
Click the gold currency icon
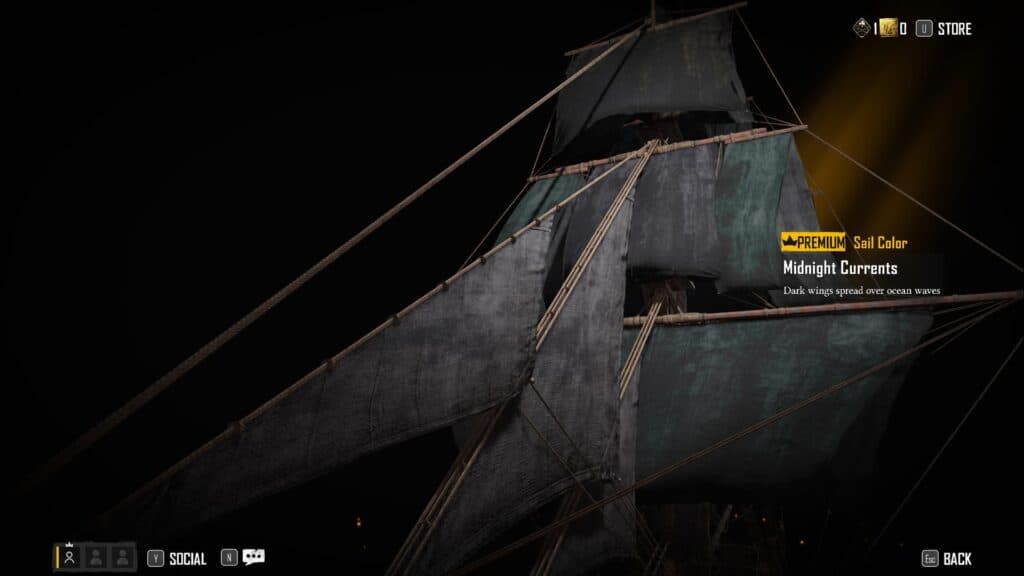tap(888, 29)
